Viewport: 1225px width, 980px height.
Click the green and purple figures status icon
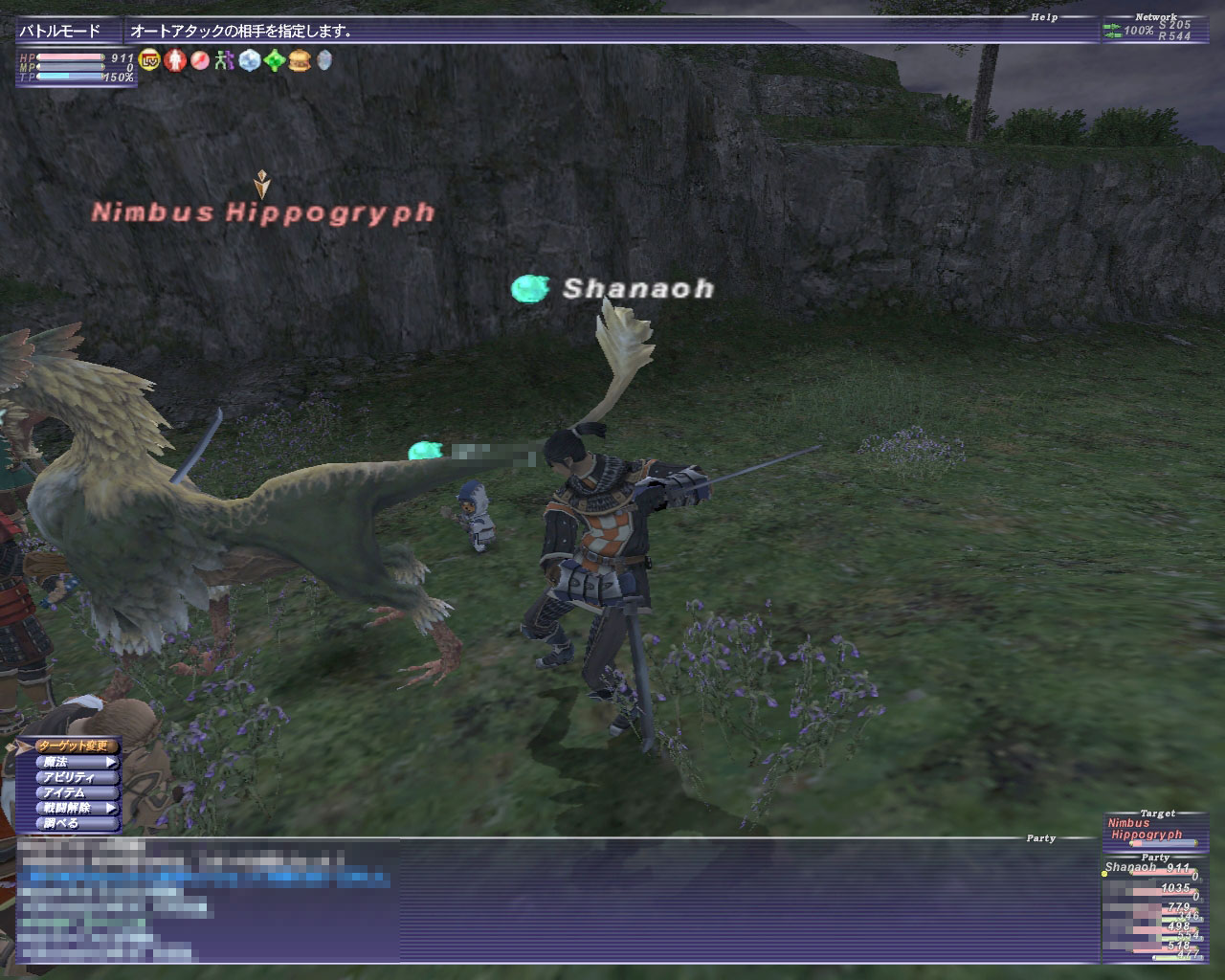tap(224, 61)
